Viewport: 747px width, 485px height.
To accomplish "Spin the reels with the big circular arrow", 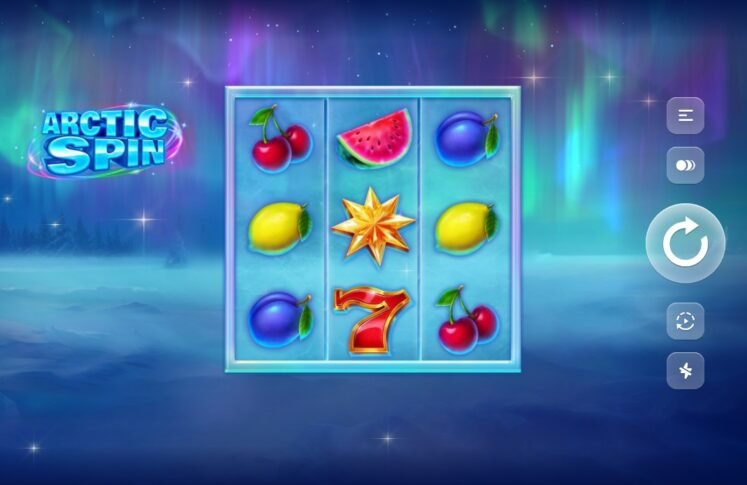I will tap(685, 243).
